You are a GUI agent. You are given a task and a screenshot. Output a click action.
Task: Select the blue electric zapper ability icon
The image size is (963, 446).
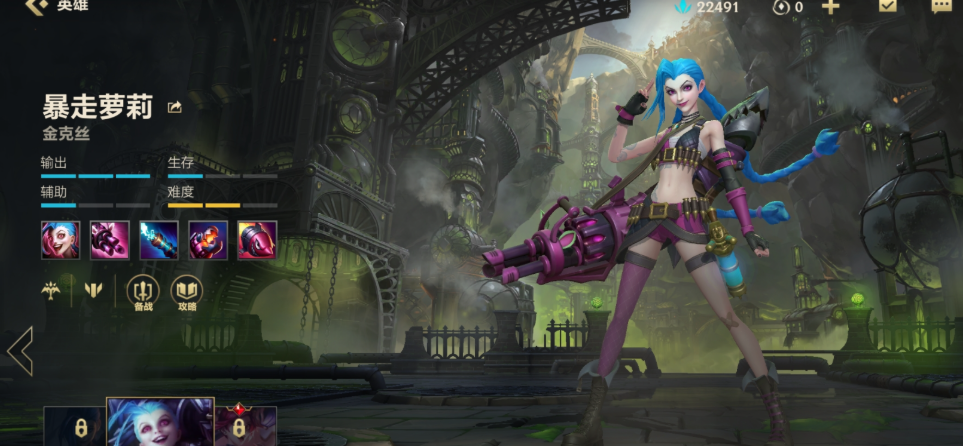click(159, 240)
